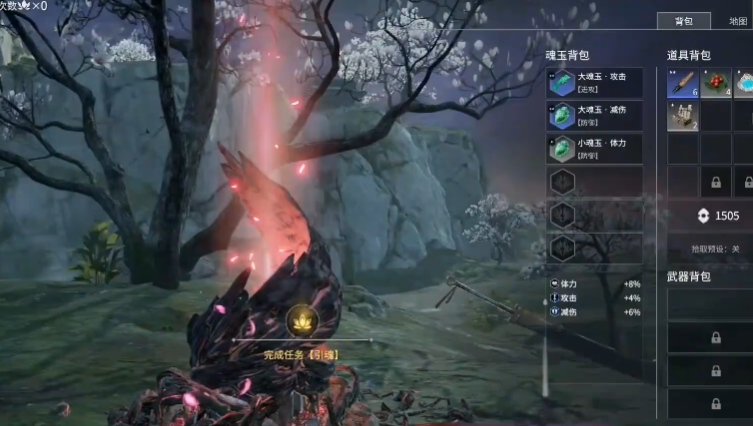This screenshot has width=753, height=426.
Task: Select the 大魂玉·减伤 soul jade
Action: tap(594, 116)
